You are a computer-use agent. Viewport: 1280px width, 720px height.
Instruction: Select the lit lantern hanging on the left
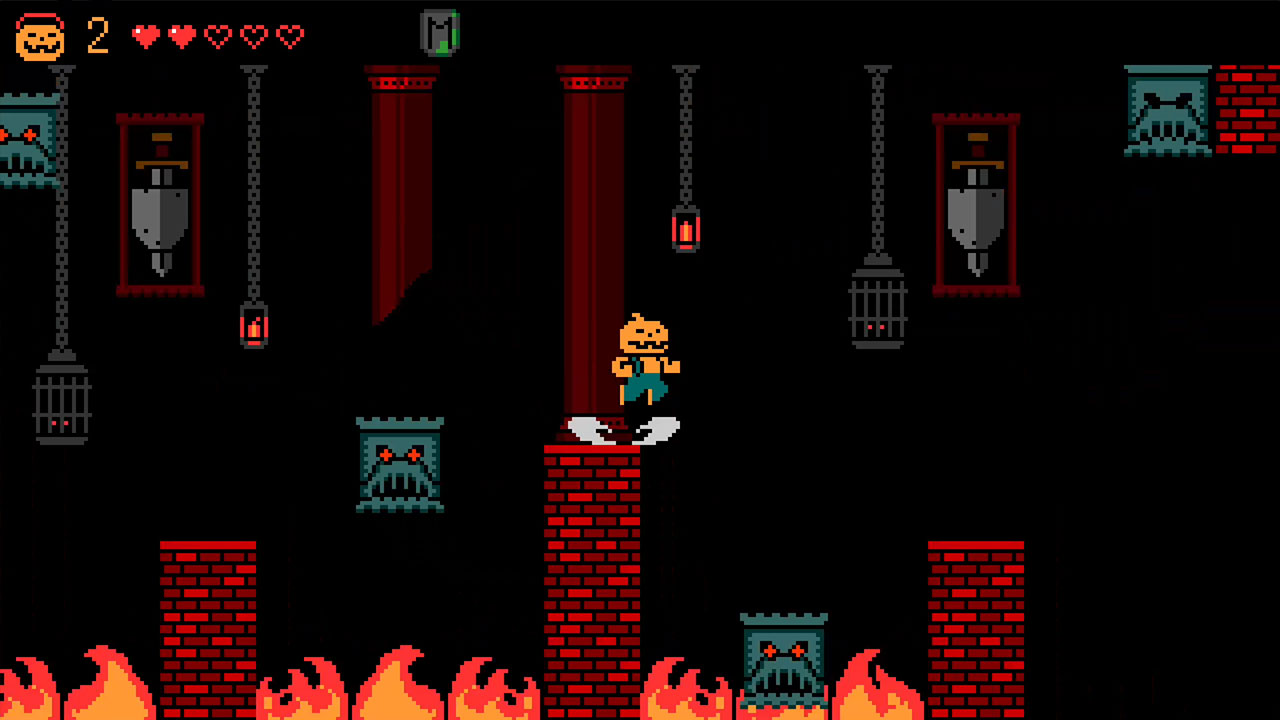253,326
